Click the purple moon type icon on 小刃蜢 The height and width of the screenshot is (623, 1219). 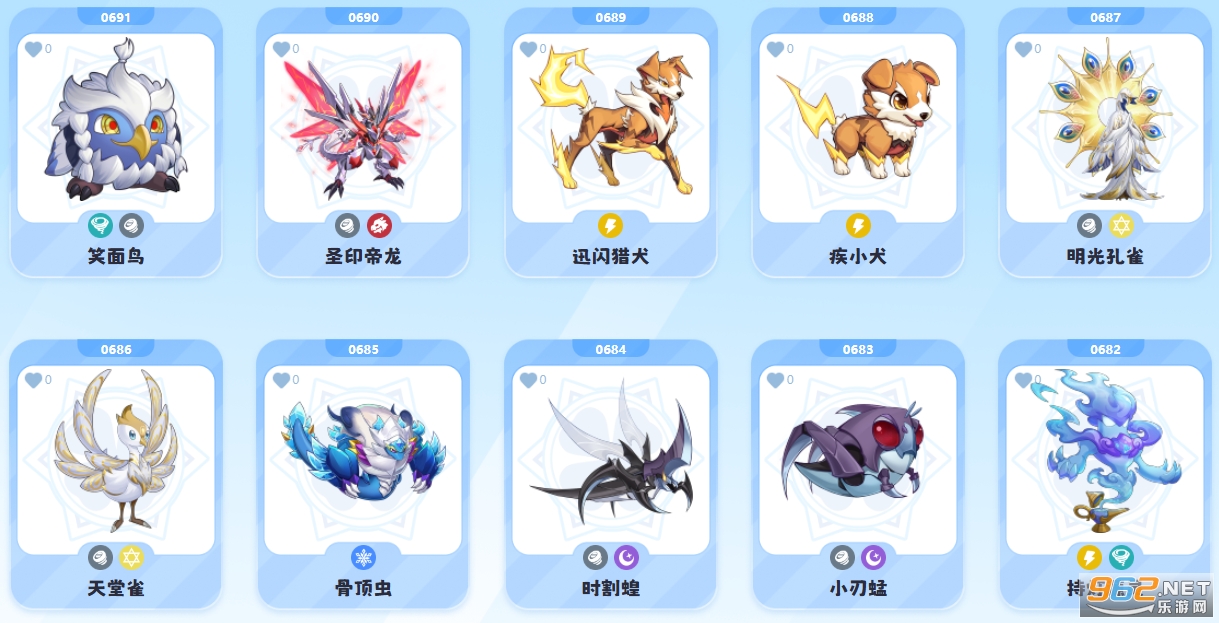[874, 557]
